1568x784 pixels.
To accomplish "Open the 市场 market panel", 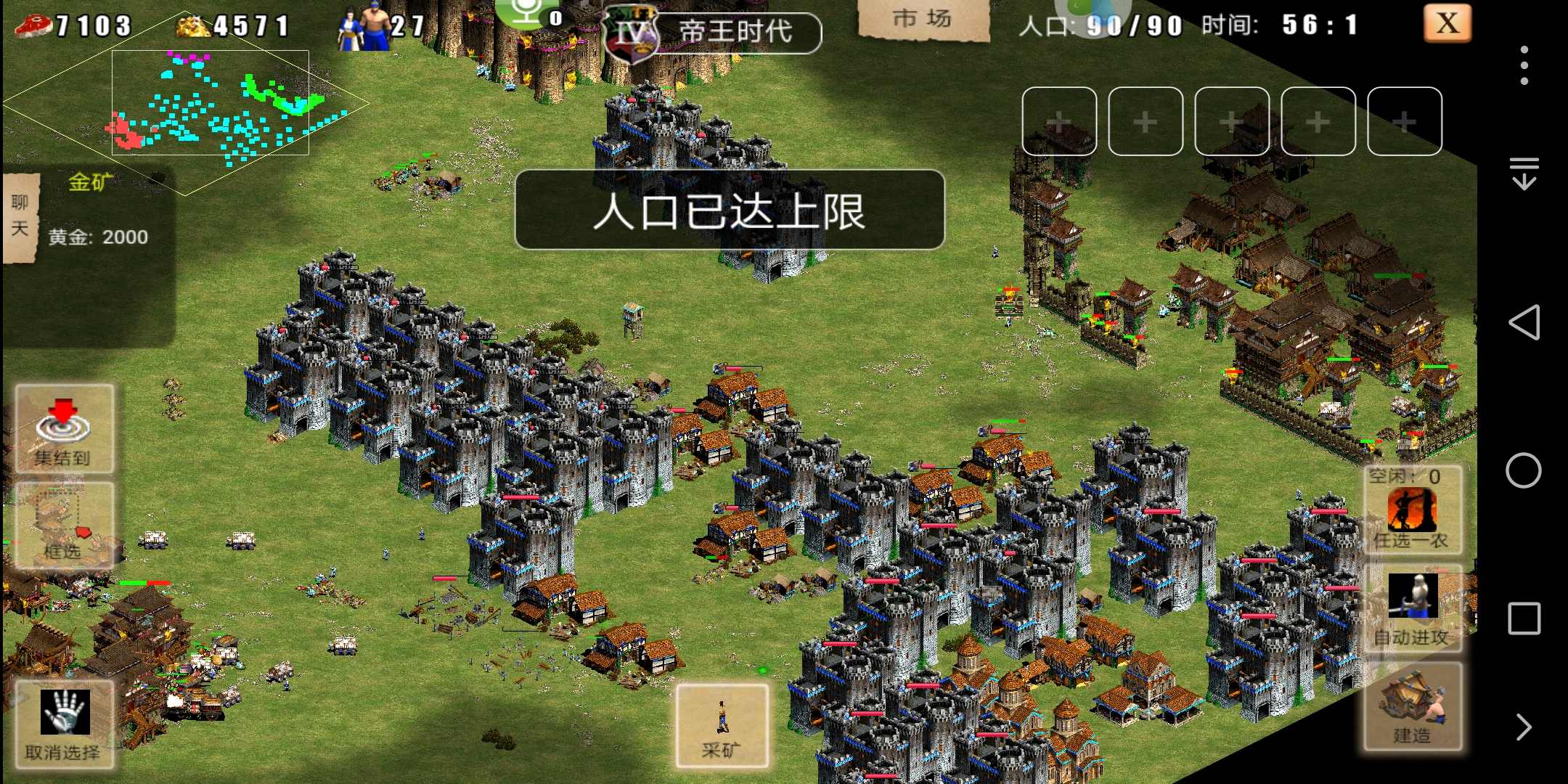I will (x=923, y=20).
